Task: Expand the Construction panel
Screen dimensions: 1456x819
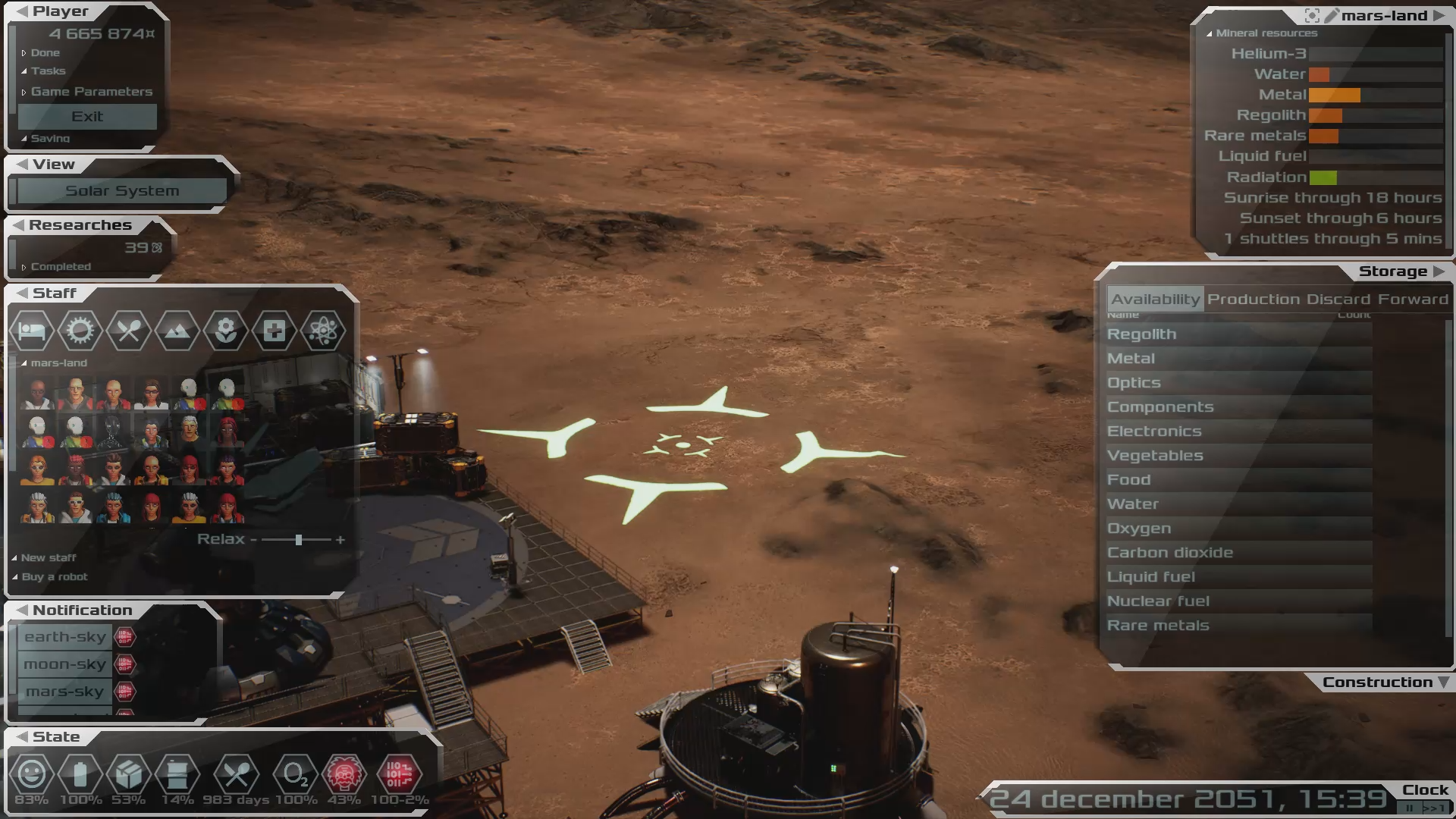Action: tap(1377, 682)
